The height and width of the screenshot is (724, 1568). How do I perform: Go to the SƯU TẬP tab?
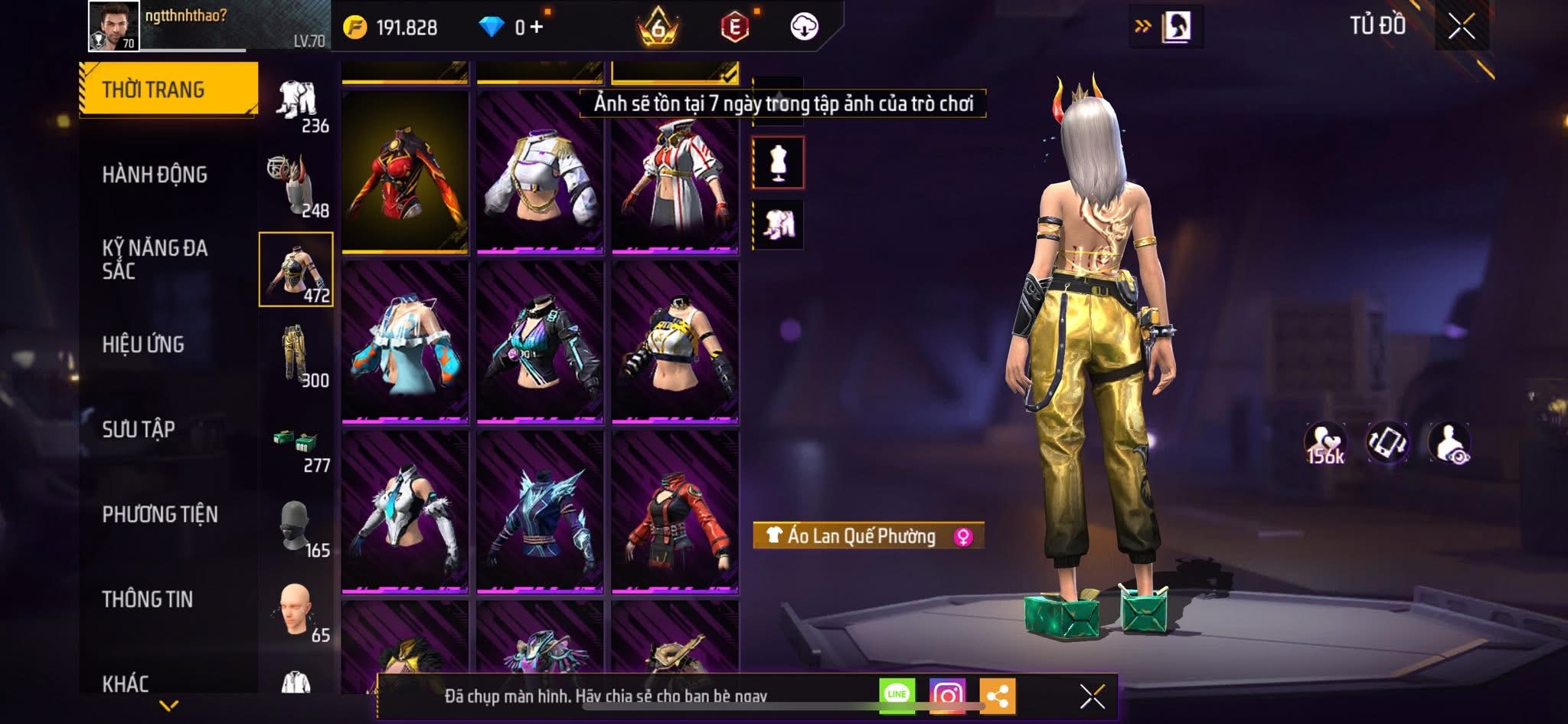[x=139, y=429]
